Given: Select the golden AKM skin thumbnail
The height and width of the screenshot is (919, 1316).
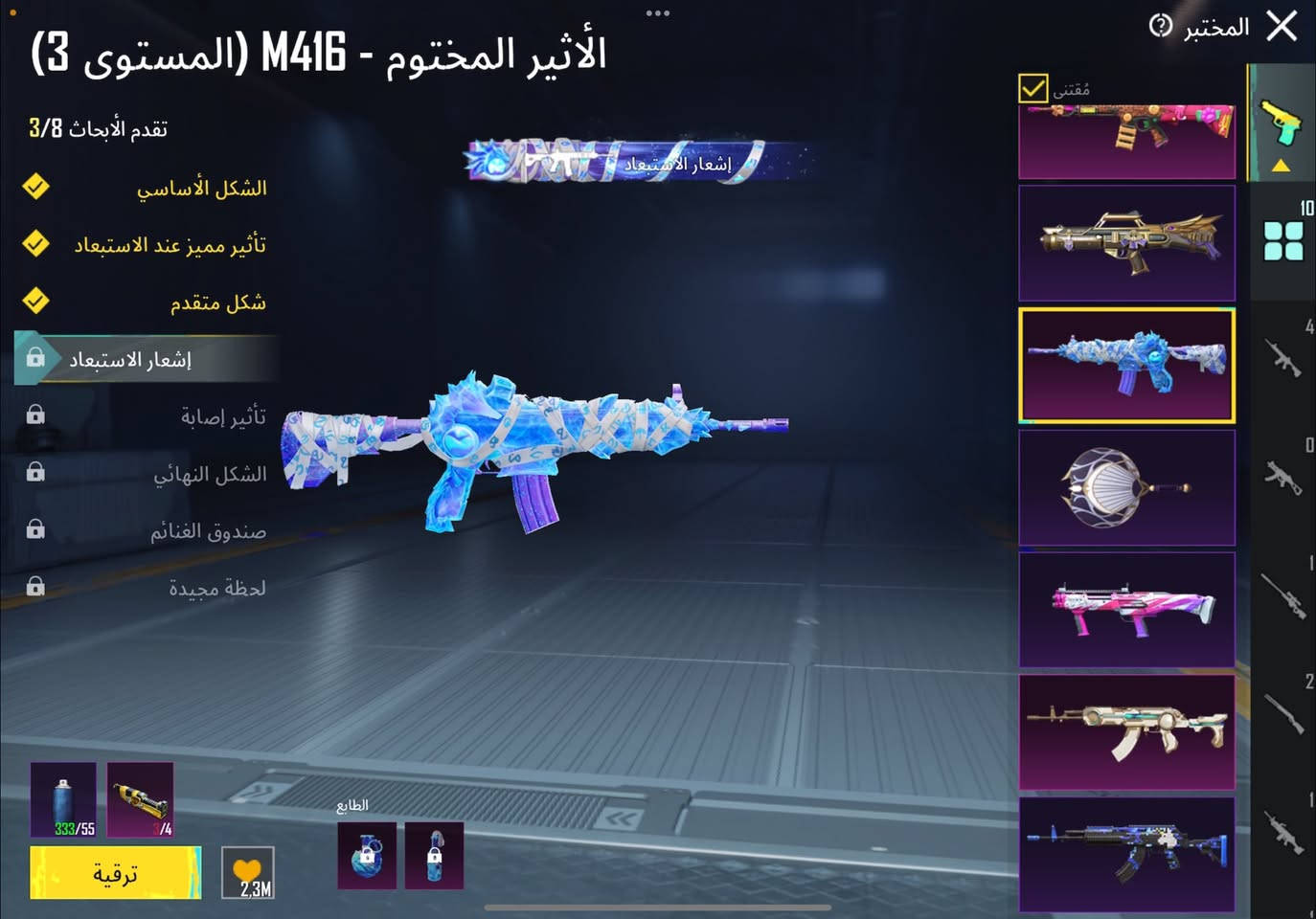Looking at the screenshot, I should click(x=1126, y=730).
